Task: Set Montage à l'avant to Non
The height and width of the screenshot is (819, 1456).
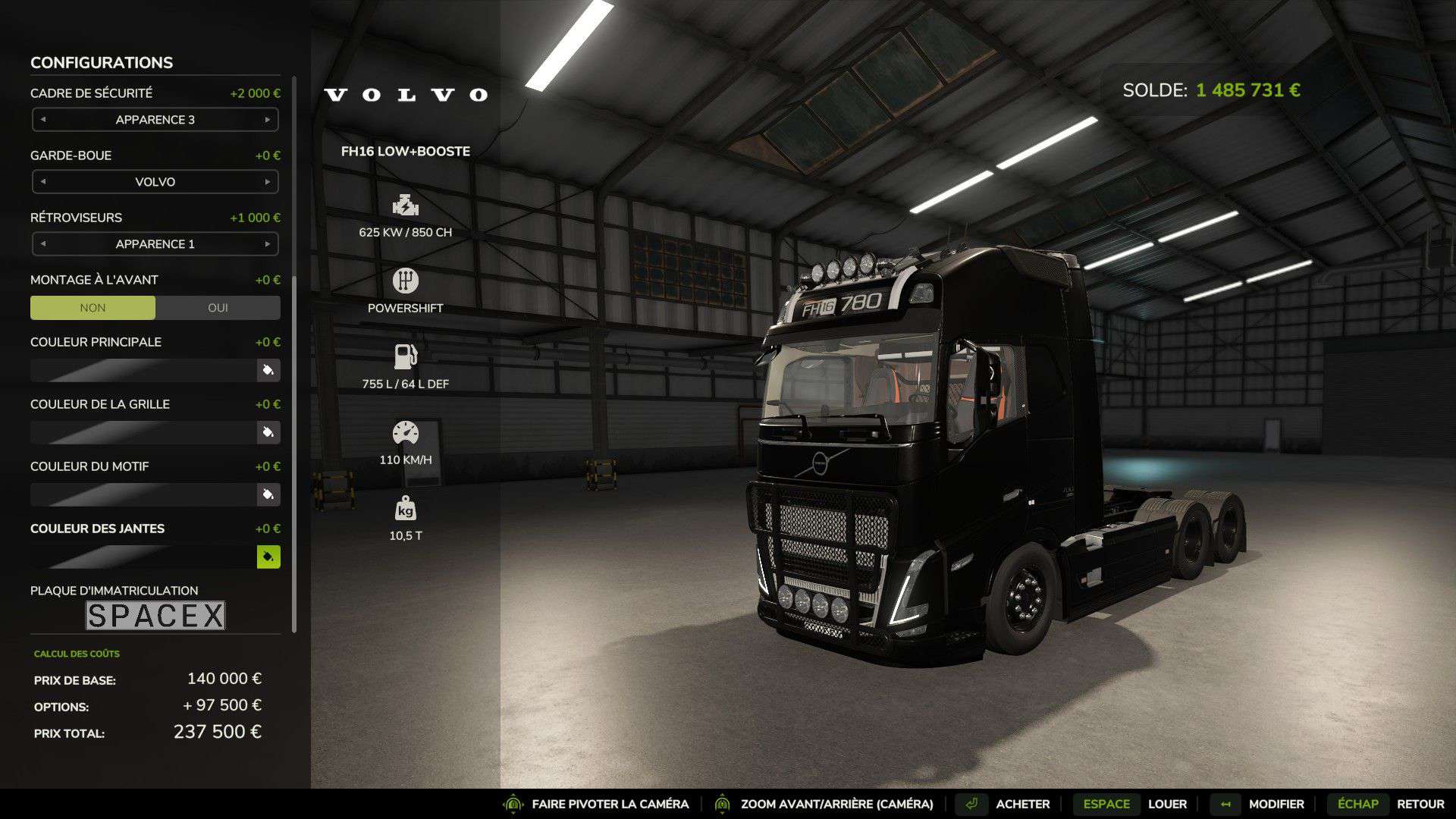Action: tap(93, 308)
